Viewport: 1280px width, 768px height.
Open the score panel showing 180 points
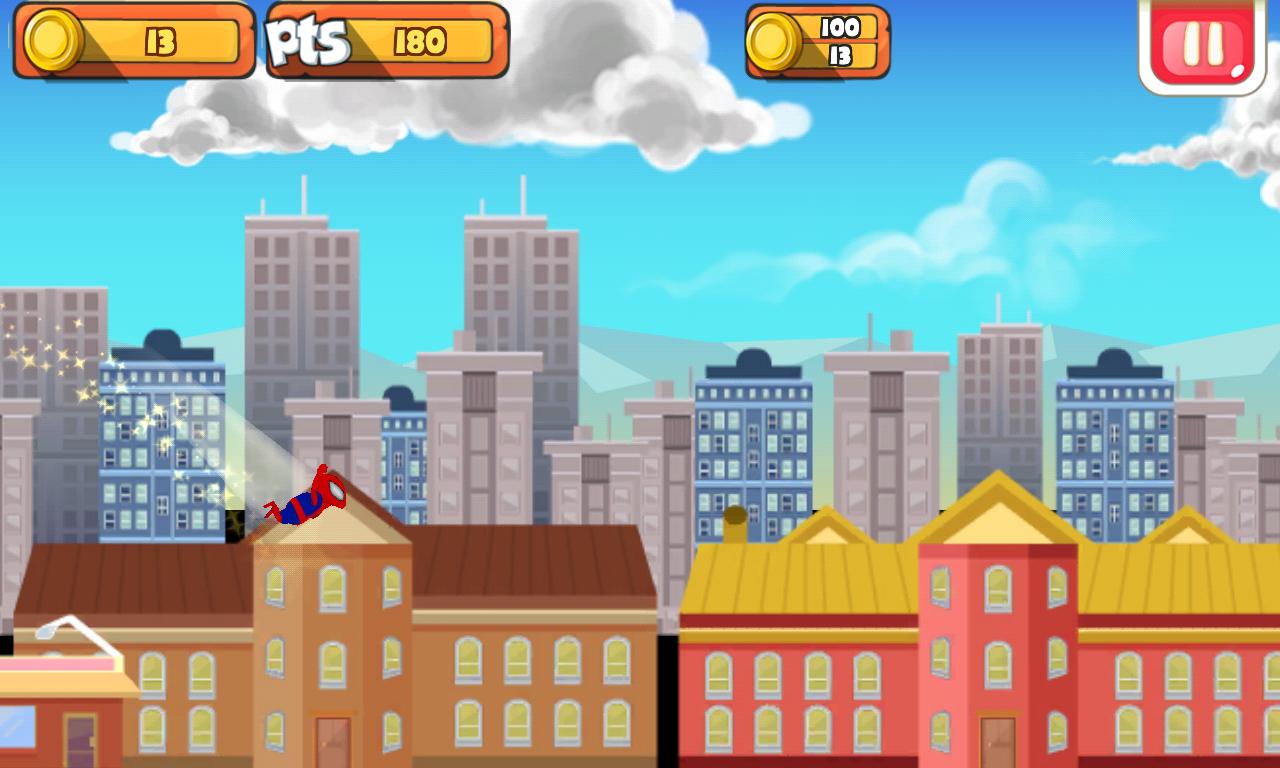tap(420, 42)
